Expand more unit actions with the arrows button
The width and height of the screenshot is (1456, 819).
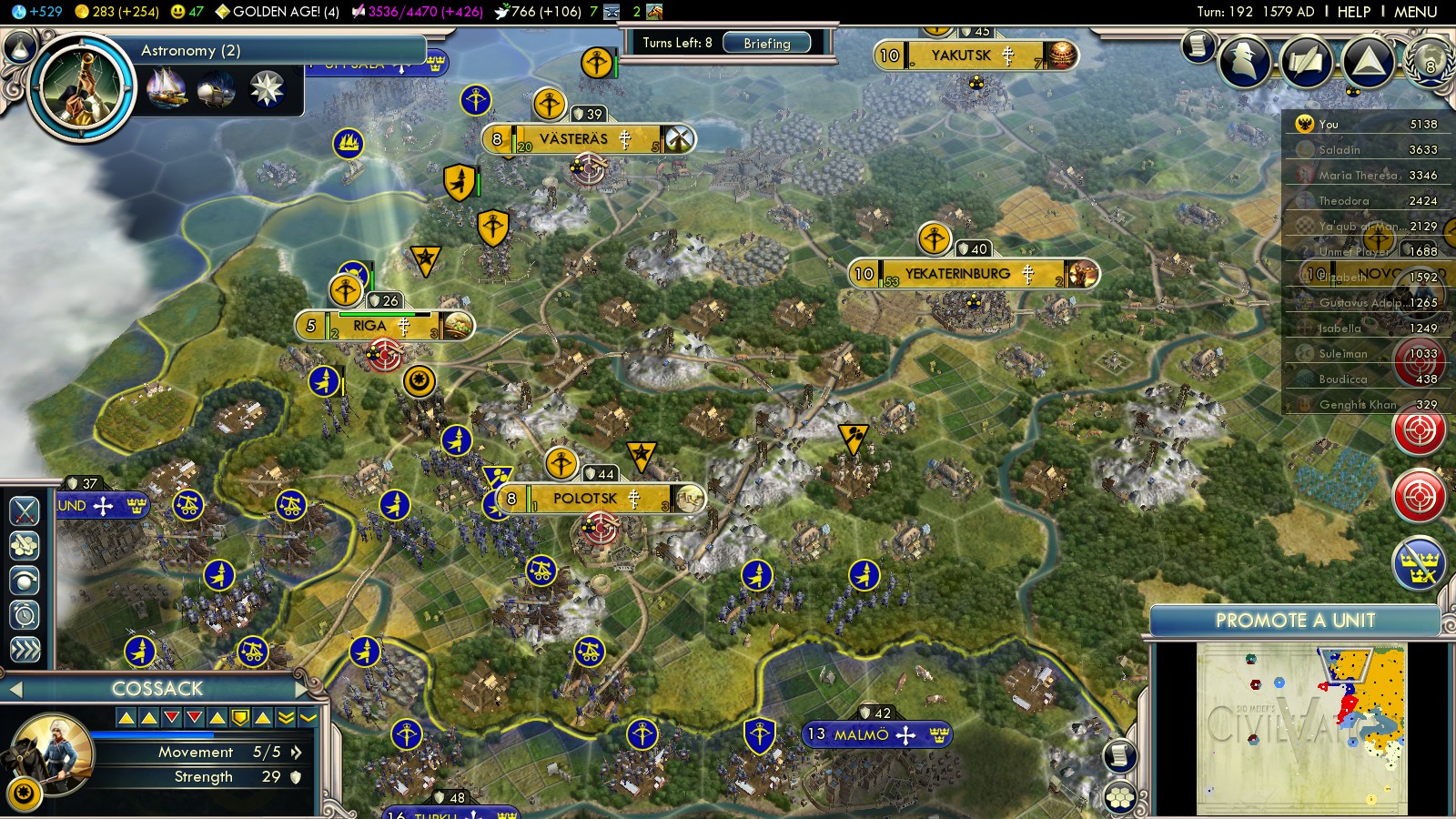[25, 649]
